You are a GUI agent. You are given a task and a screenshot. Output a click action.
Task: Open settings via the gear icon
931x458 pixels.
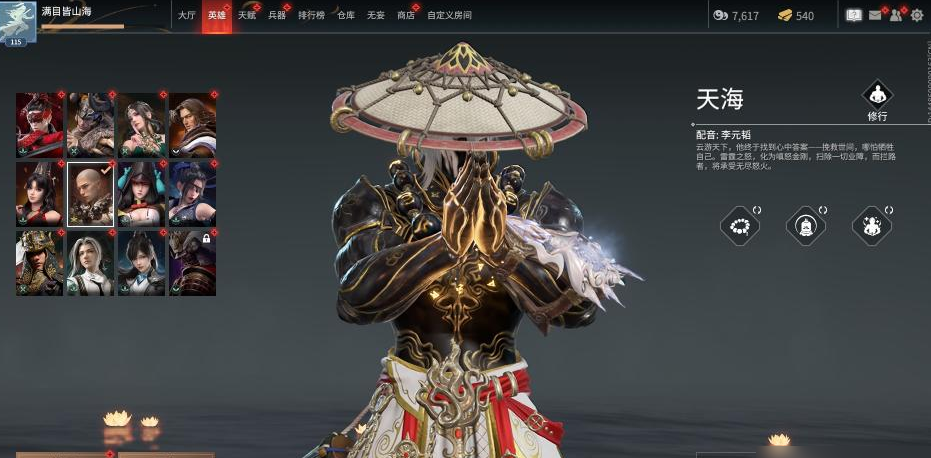coord(916,15)
